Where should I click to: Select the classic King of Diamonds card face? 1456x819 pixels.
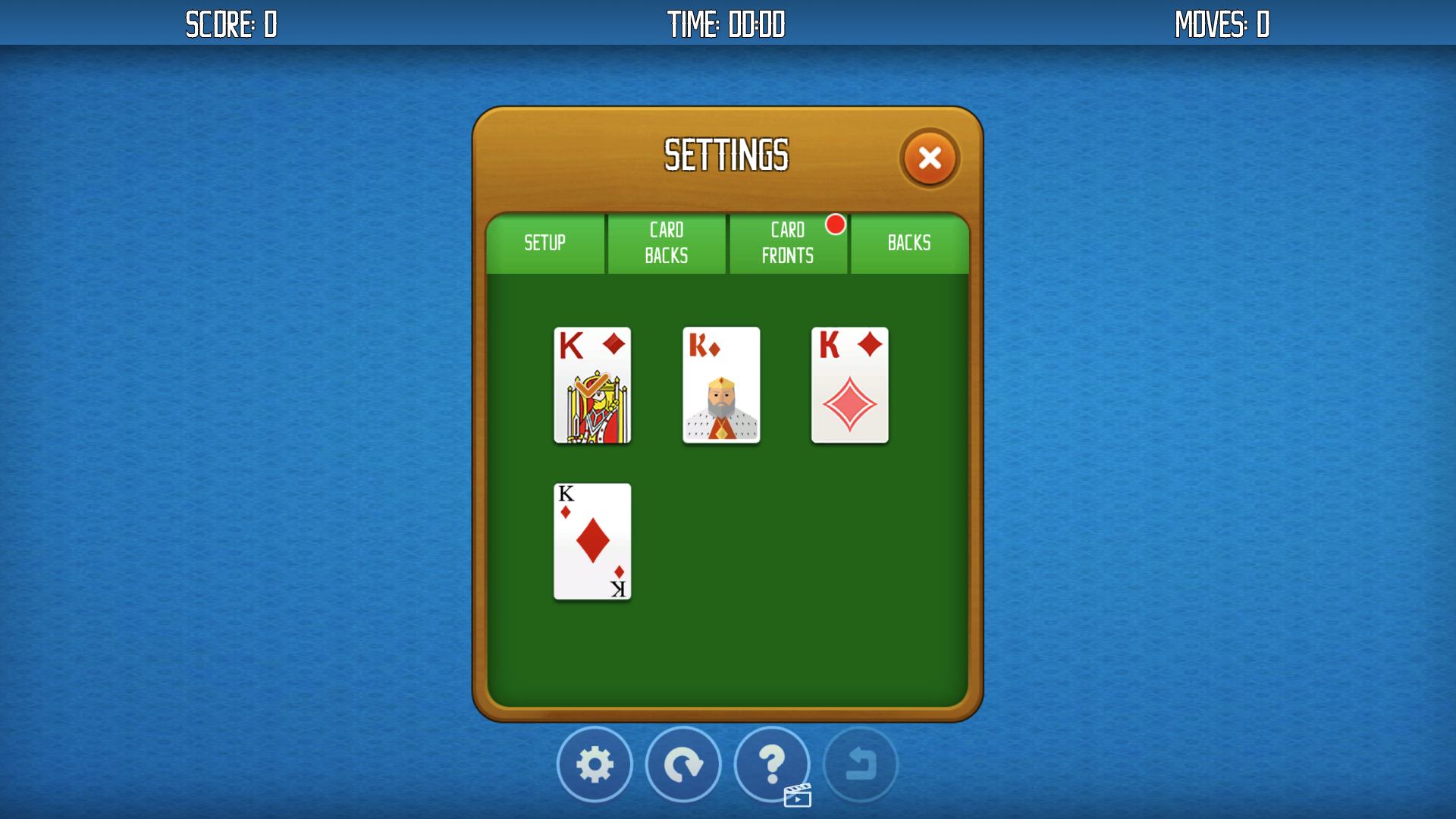click(592, 385)
